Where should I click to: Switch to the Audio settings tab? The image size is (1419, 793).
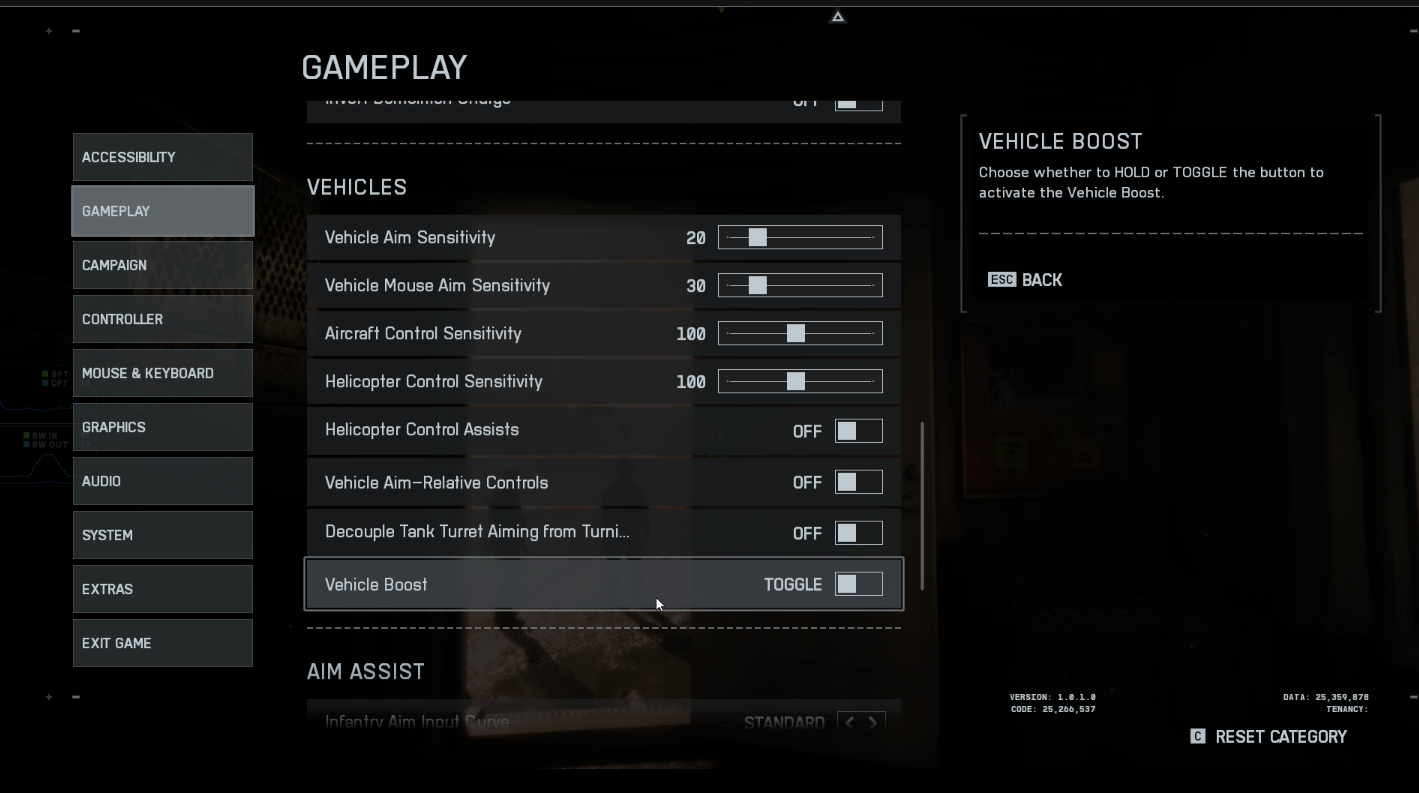coord(162,481)
